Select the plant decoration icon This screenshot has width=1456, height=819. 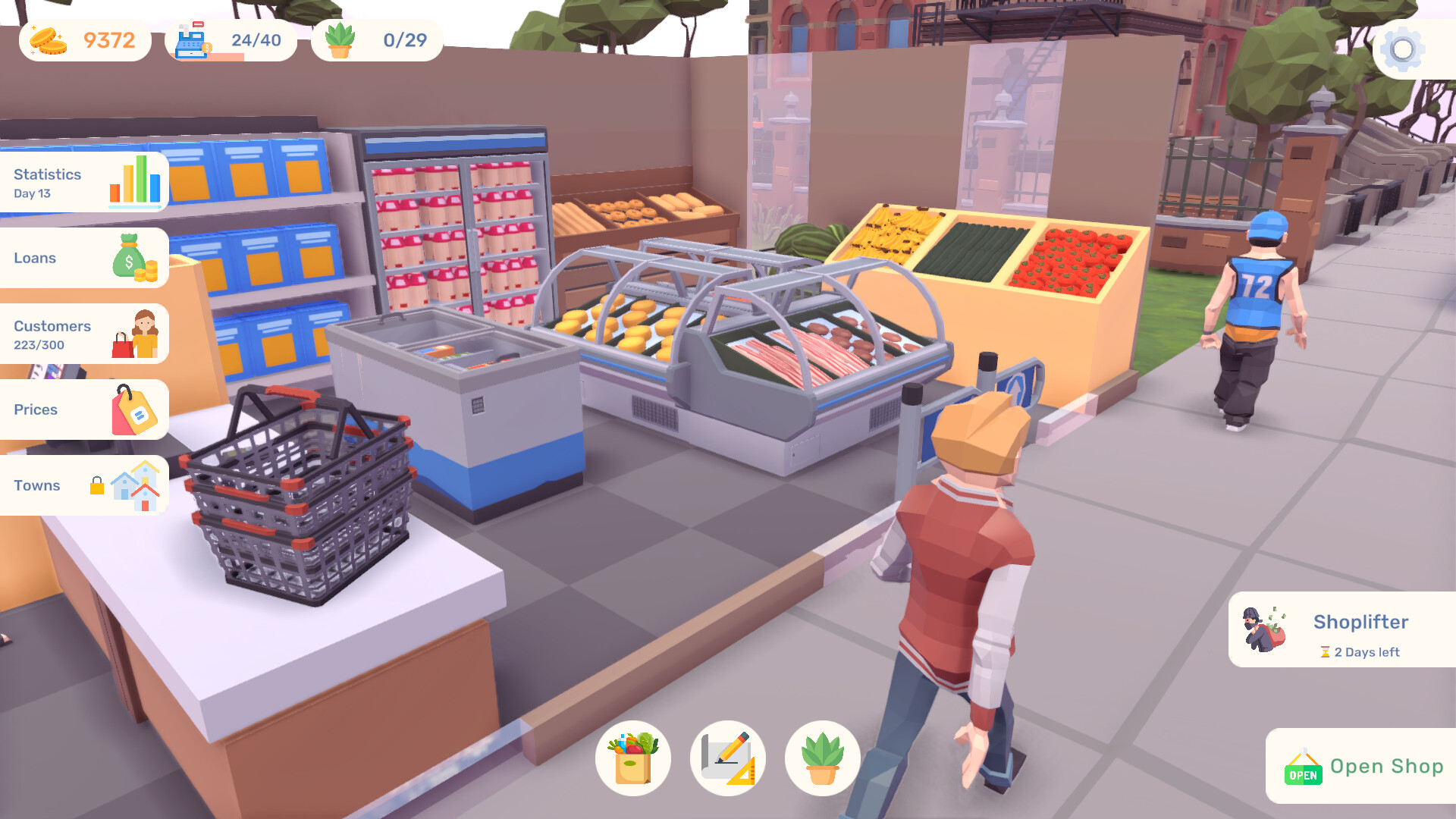point(821,758)
